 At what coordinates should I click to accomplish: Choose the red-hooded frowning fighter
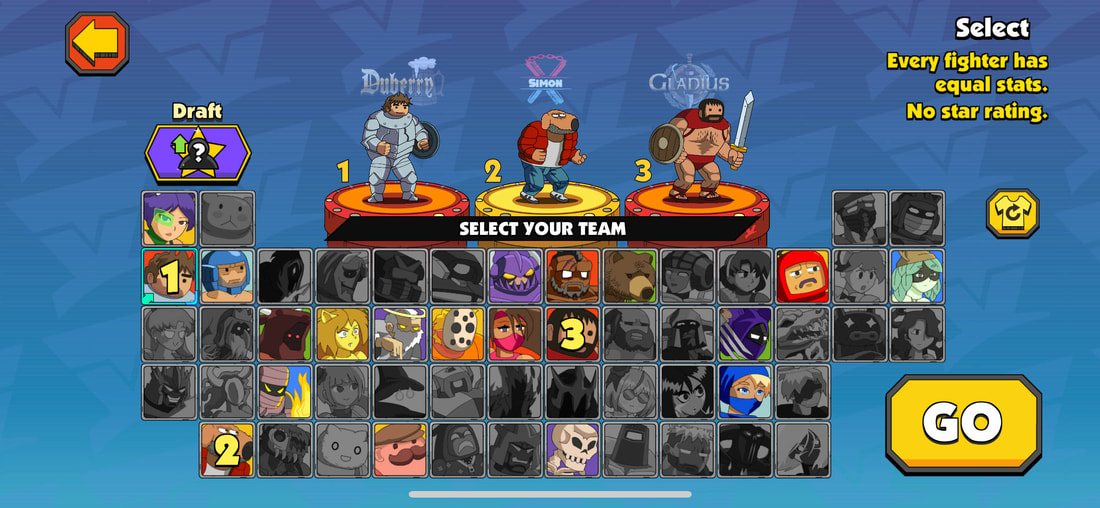click(802, 276)
